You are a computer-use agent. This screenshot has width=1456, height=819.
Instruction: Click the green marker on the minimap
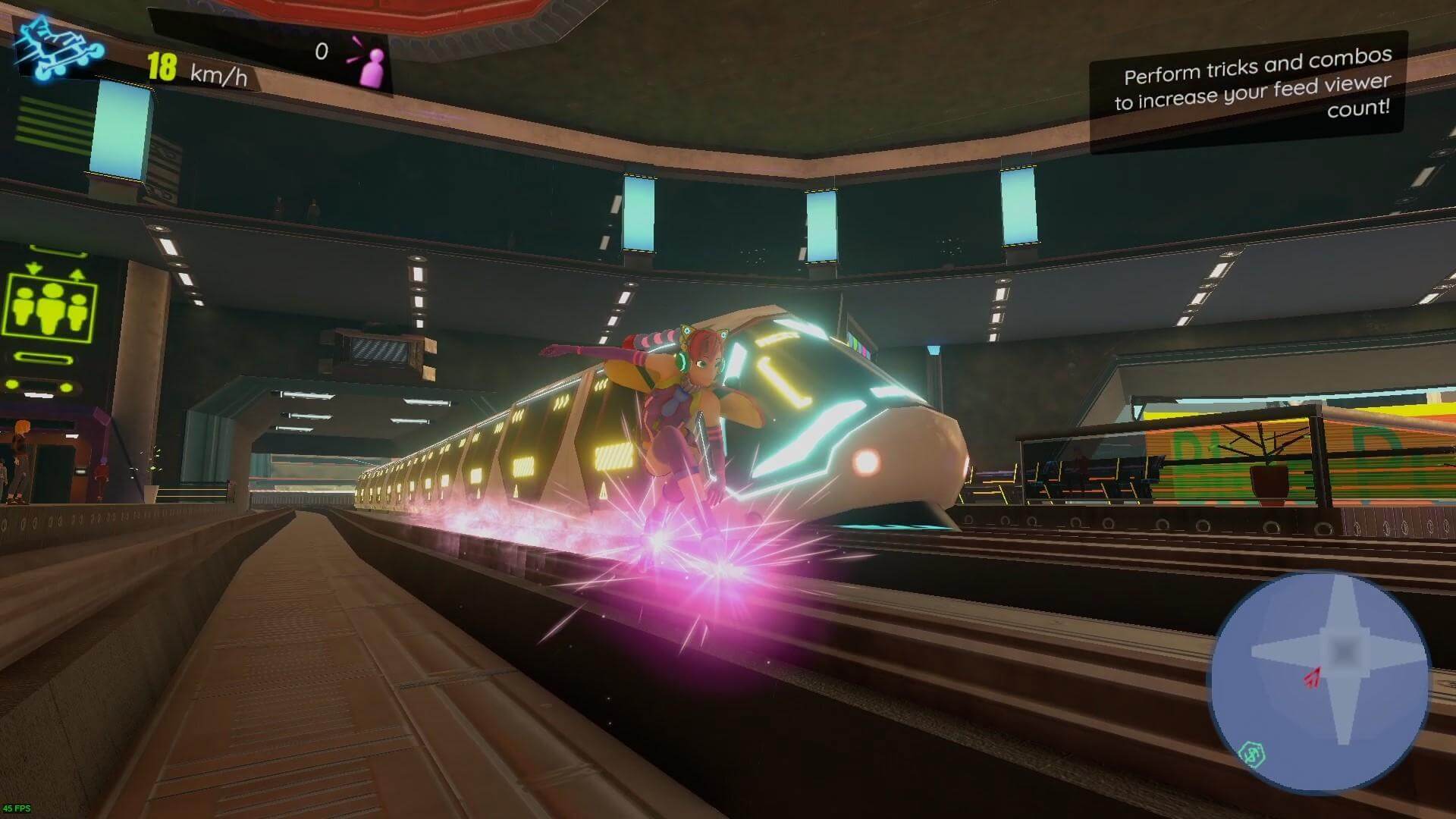tap(1250, 753)
